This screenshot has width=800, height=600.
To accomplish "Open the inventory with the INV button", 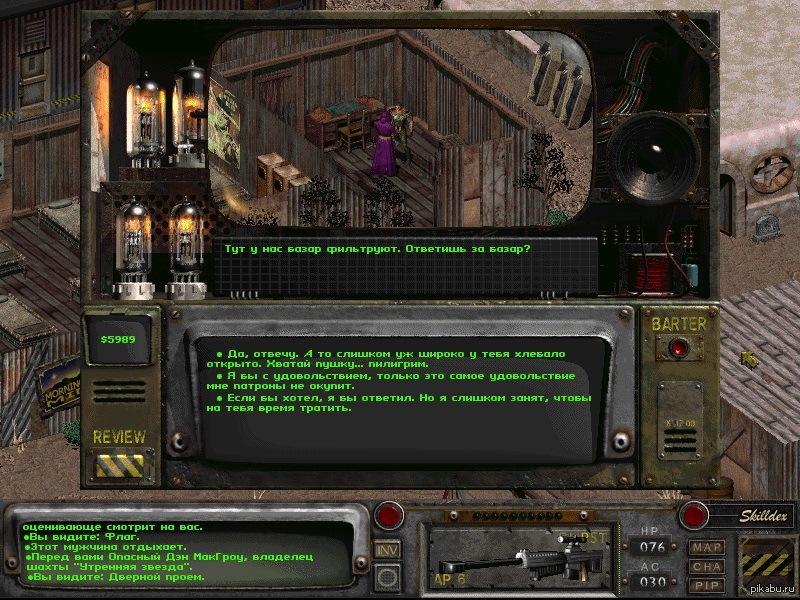I will [x=388, y=549].
